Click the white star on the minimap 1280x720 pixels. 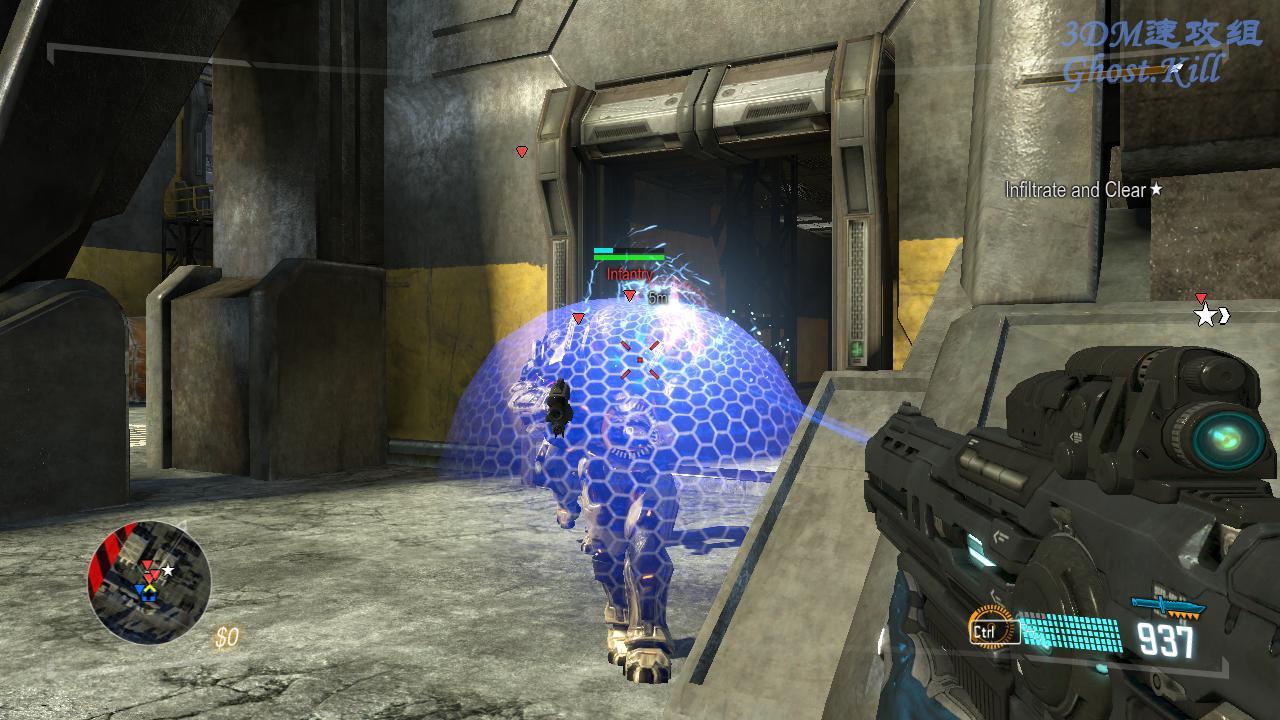pyautogui.click(x=168, y=570)
